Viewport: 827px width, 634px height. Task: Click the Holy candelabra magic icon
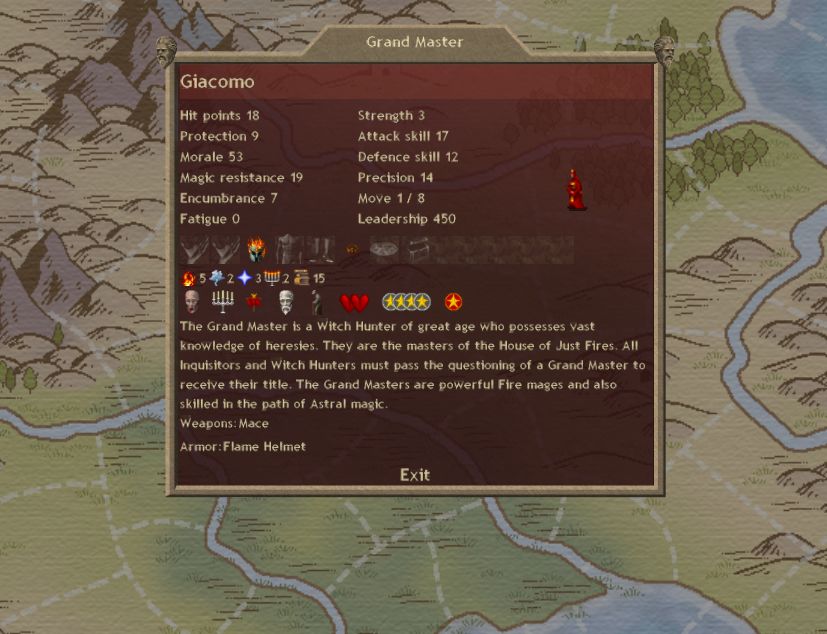tap(271, 278)
